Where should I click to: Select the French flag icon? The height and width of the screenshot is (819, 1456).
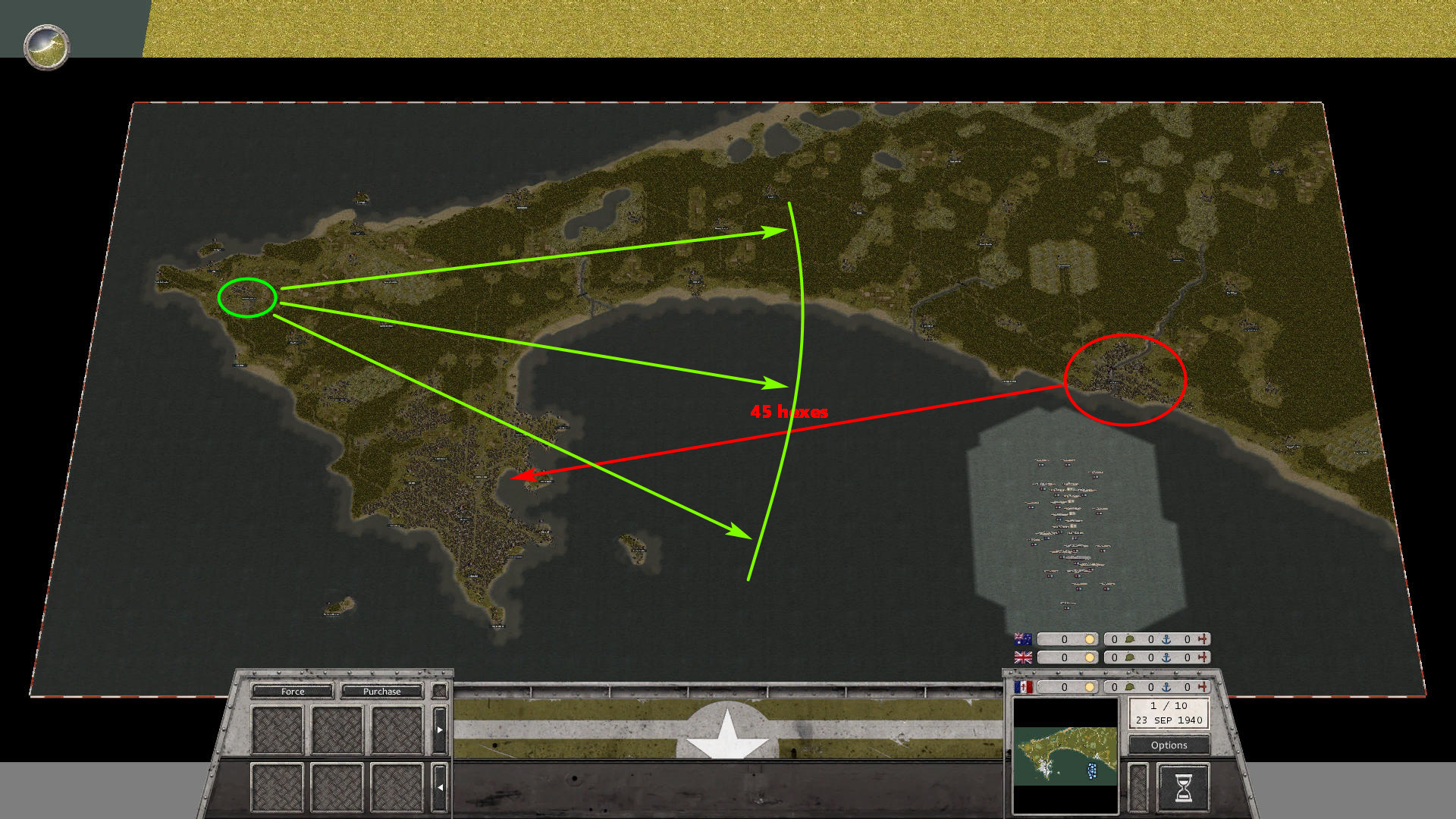coord(1023,688)
